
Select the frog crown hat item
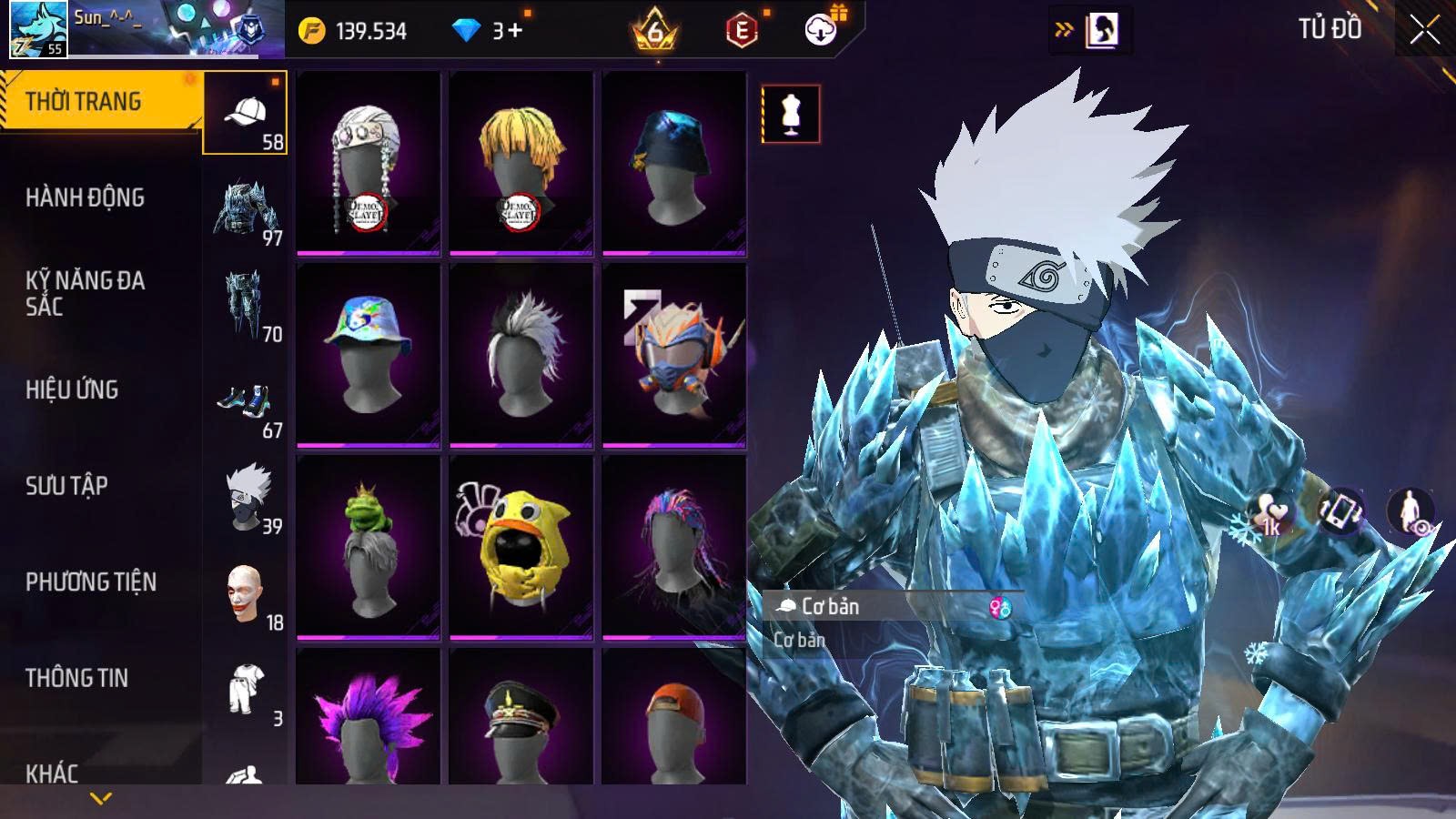tap(369, 546)
